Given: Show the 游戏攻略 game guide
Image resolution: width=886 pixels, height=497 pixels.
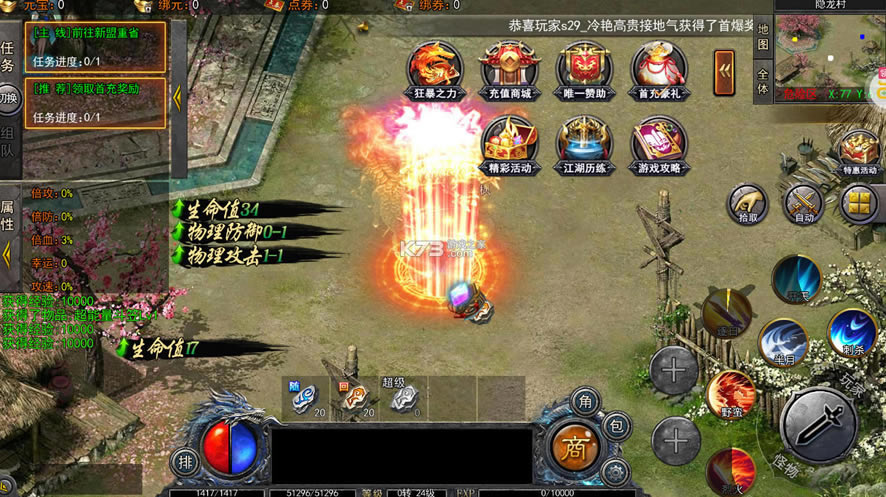Looking at the screenshot, I should point(659,143).
